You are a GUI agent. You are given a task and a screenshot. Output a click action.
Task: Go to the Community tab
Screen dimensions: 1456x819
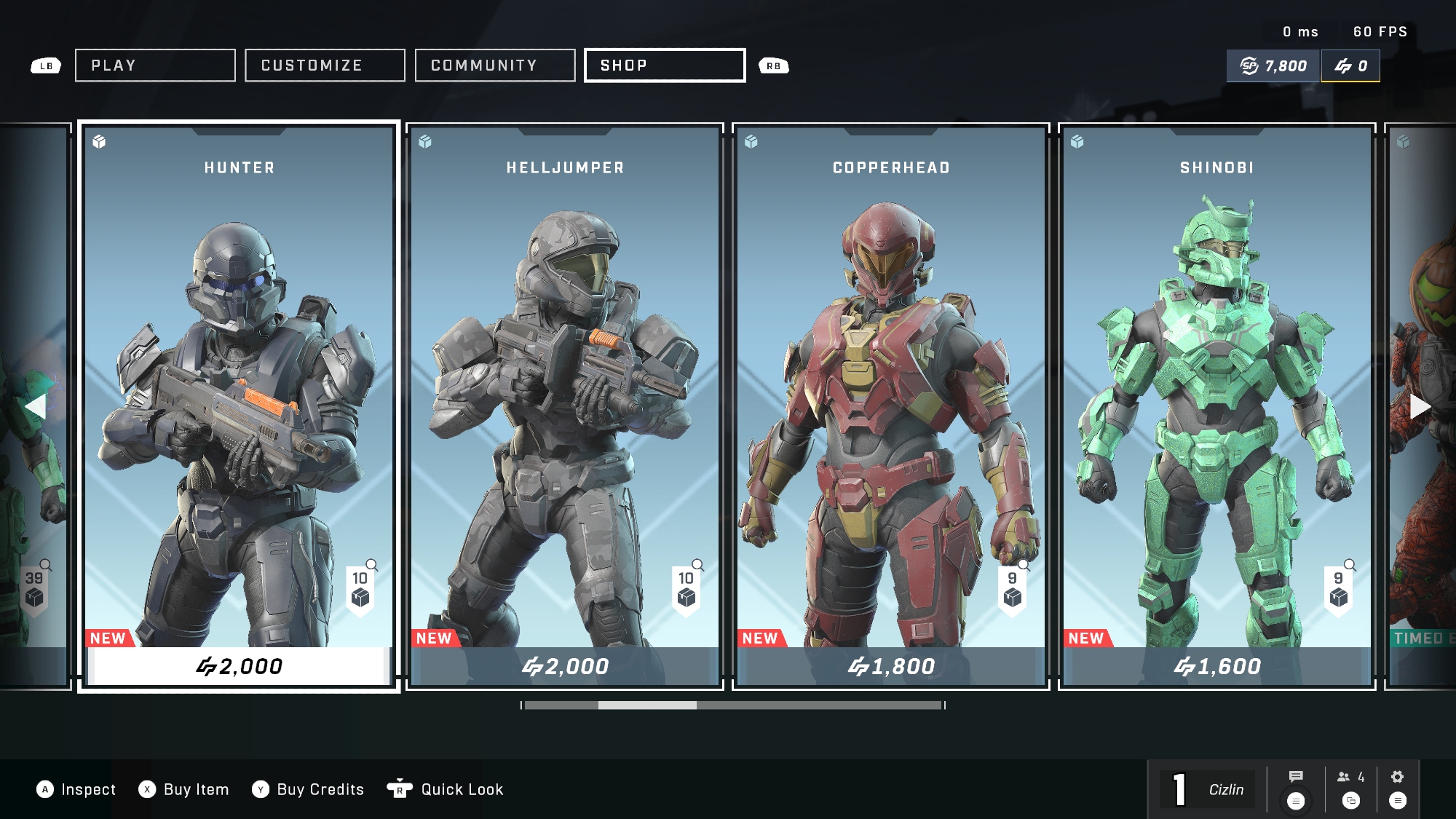coord(495,66)
